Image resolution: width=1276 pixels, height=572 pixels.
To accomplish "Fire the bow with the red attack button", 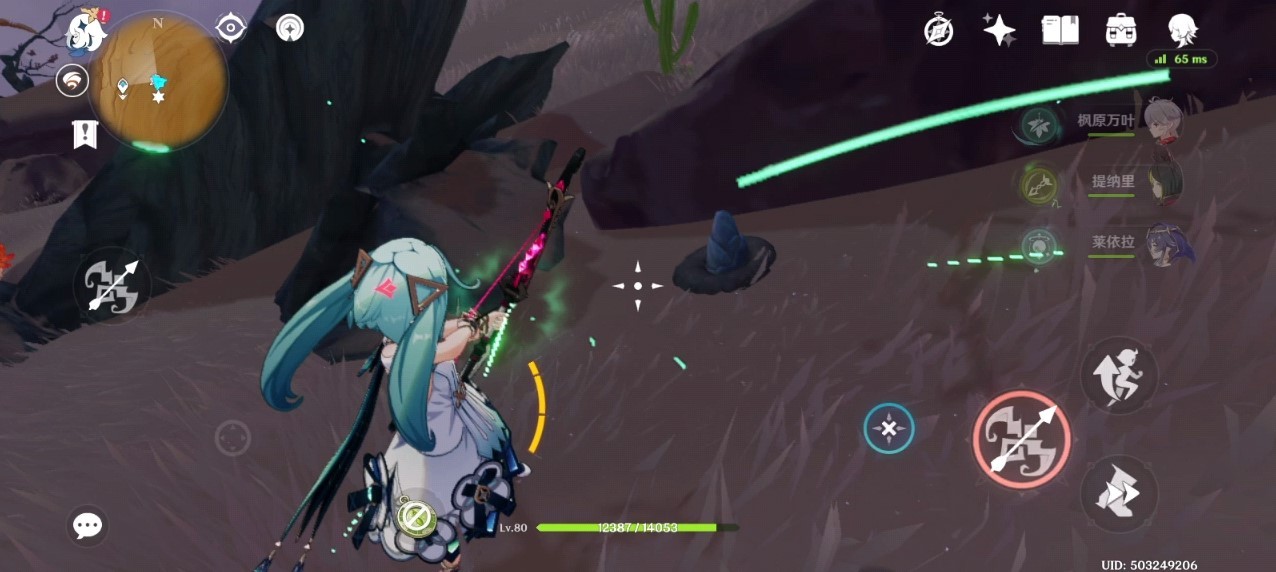I will (1021, 440).
